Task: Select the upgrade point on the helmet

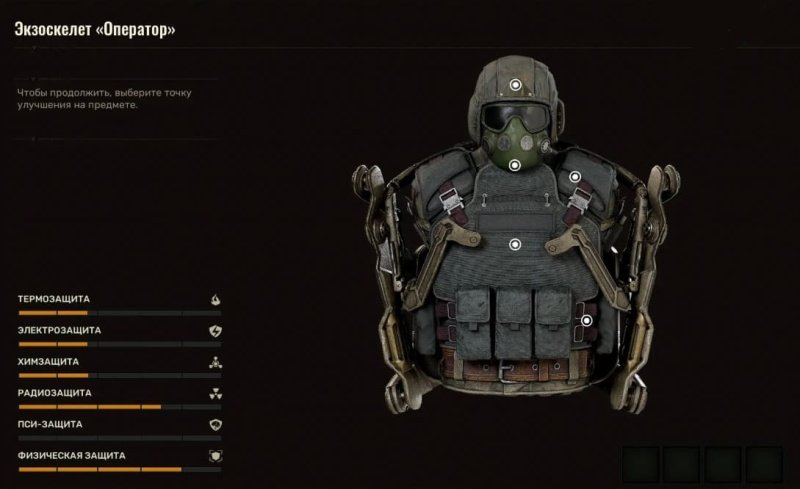Action: coord(514,86)
